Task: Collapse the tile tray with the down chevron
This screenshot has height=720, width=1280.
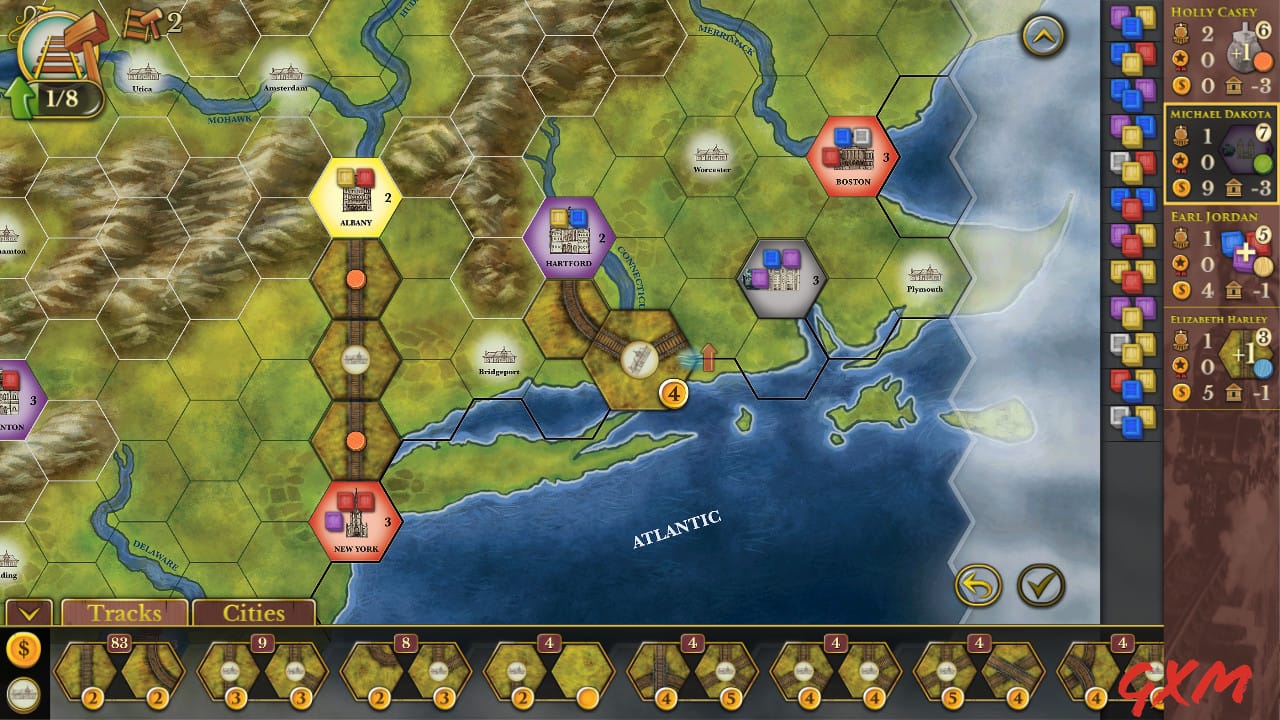Action: point(31,614)
